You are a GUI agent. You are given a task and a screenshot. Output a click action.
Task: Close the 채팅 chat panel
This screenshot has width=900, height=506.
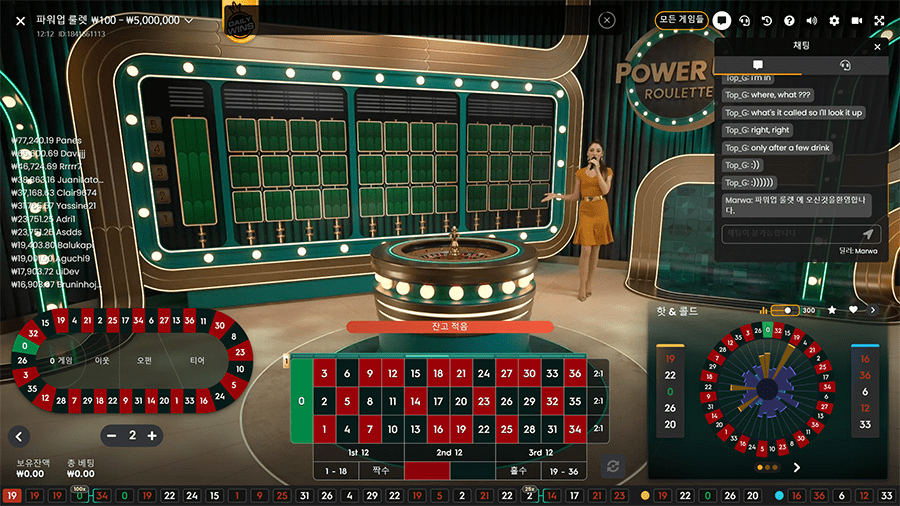878,46
